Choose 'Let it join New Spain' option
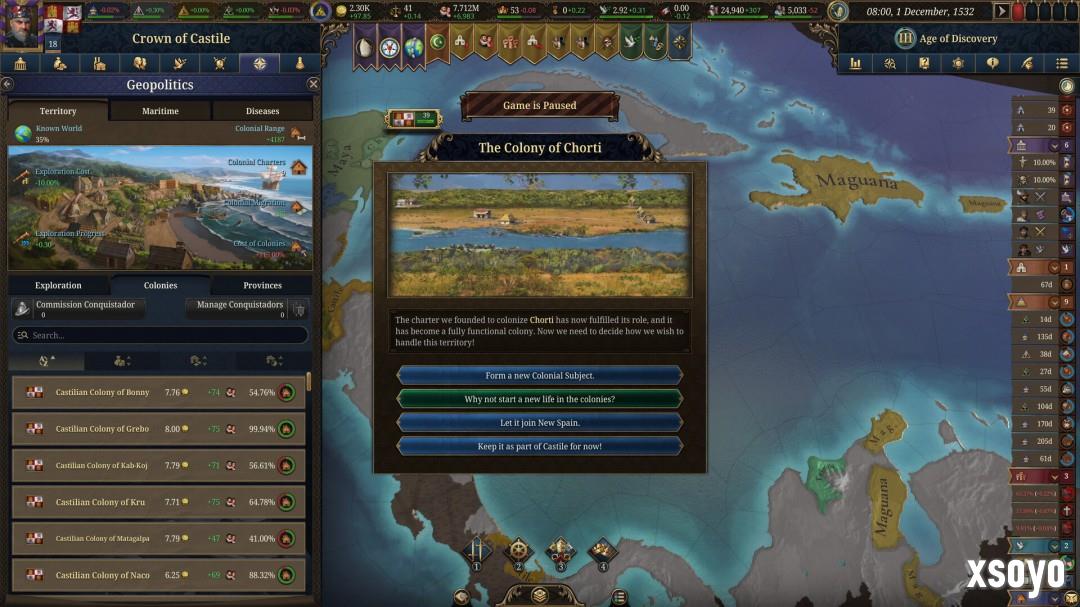Screen dimensions: 1080x607 (x=540, y=423)
